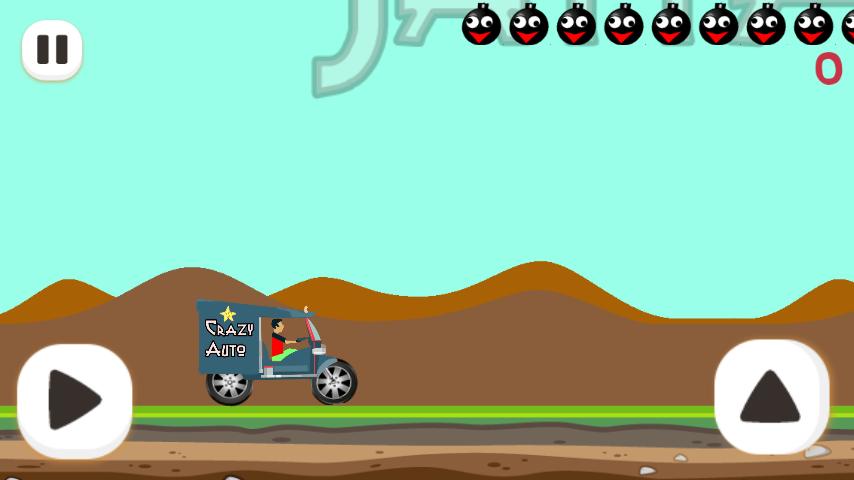Tap the right-arrow accelerate button
The width and height of the screenshot is (854, 480).
[x=75, y=400]
